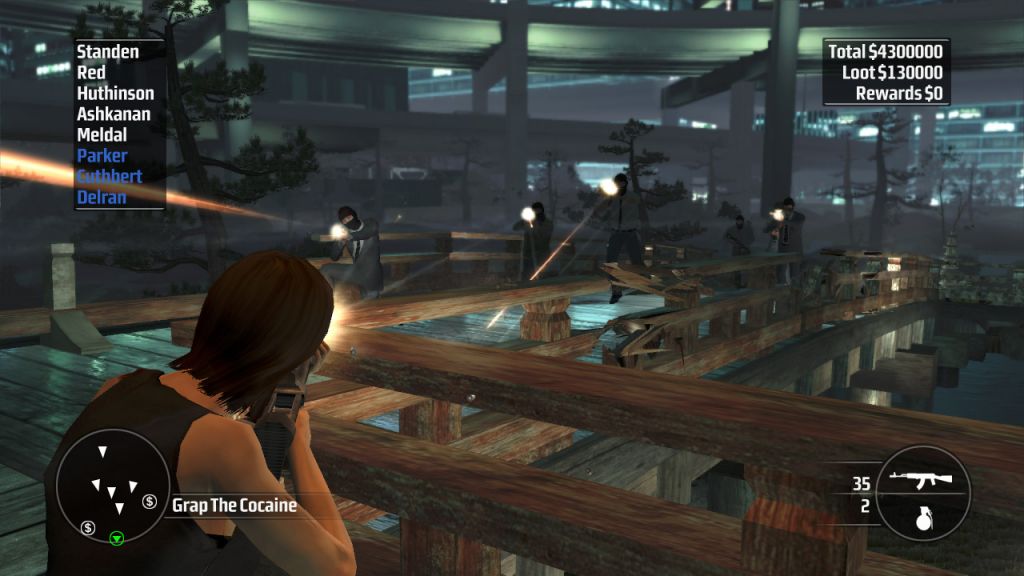
Task: Click the Grap The Cocaine objective
Action: point(234,505)
